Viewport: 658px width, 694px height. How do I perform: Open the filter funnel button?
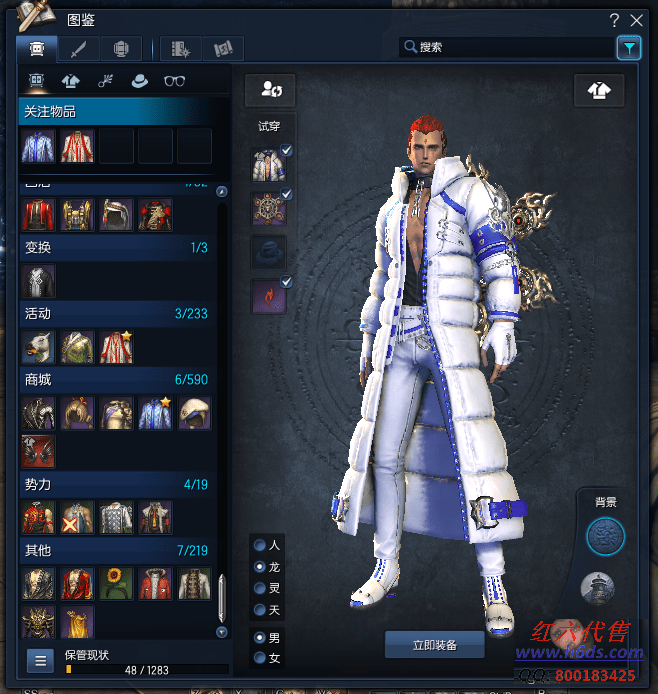click(628, 47)
